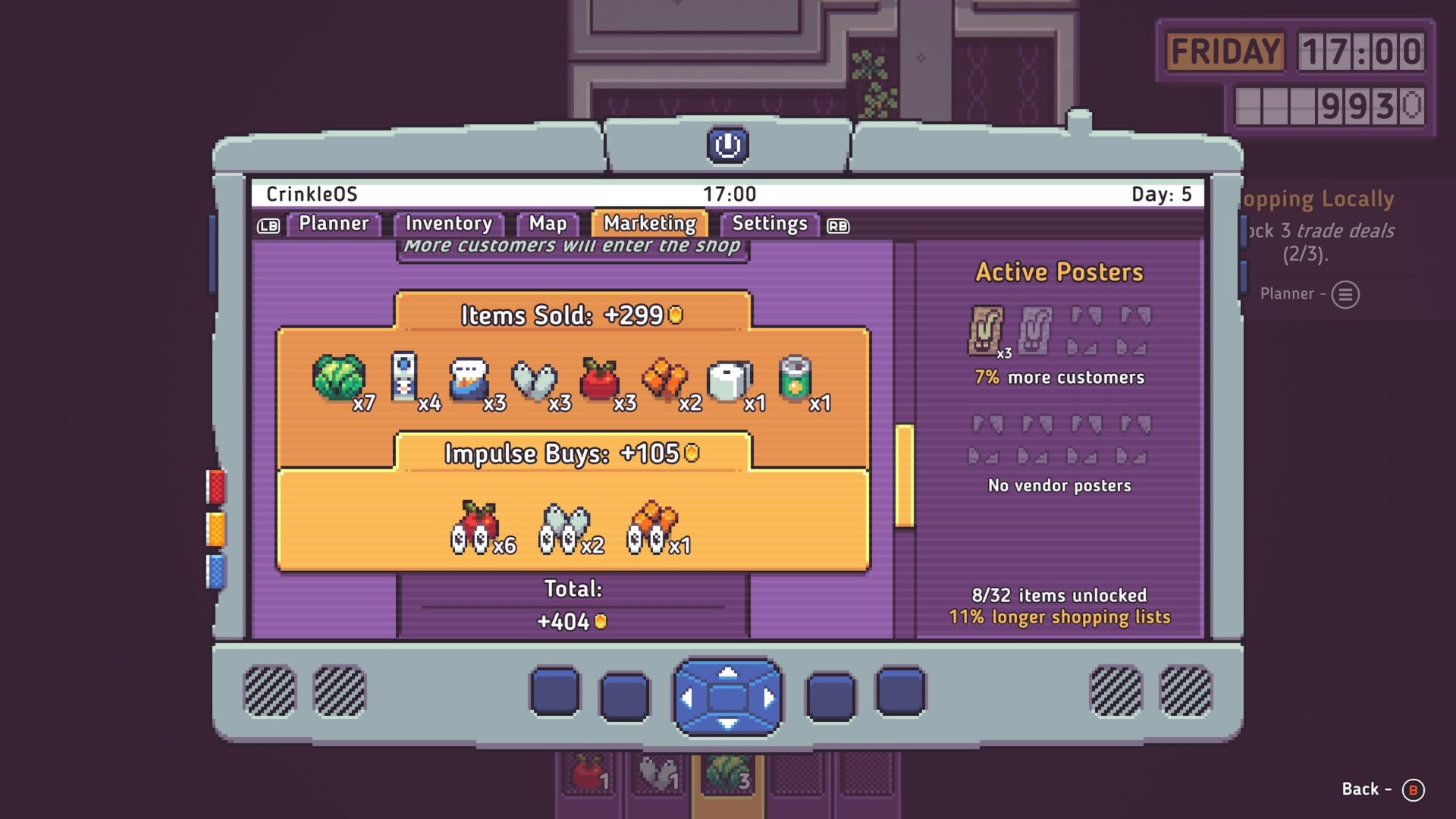
Task: Click the yellow scrollbar handle
Action: click(904, 475)
